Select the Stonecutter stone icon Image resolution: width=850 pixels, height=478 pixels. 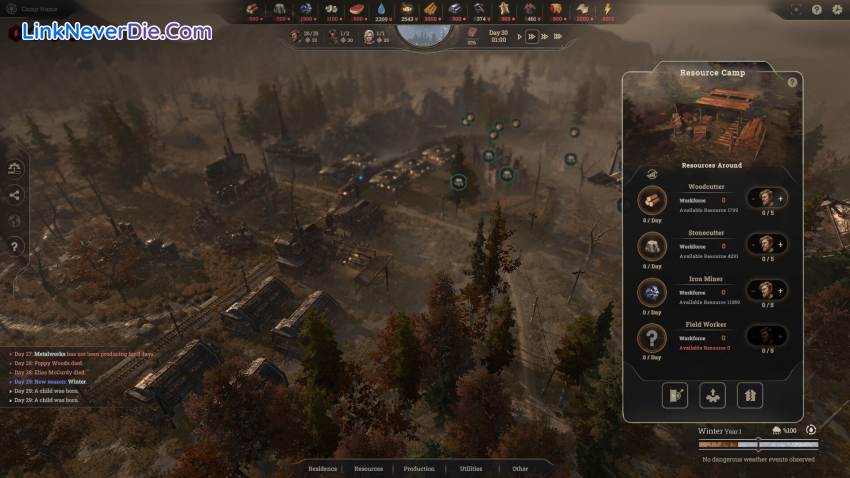point(652,245)
